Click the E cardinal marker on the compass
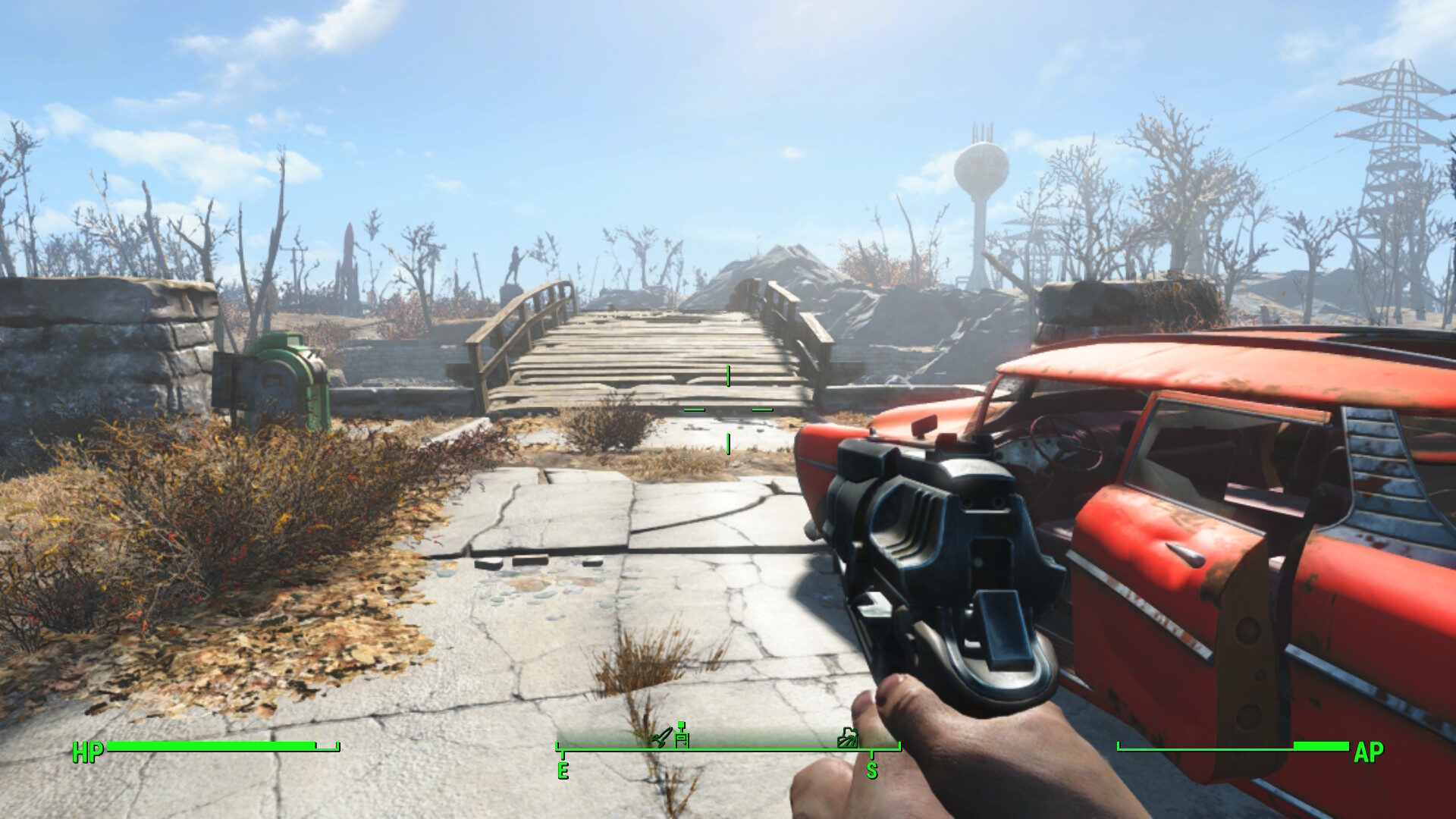Screen dimensions: 1456x819 [563, 772]
